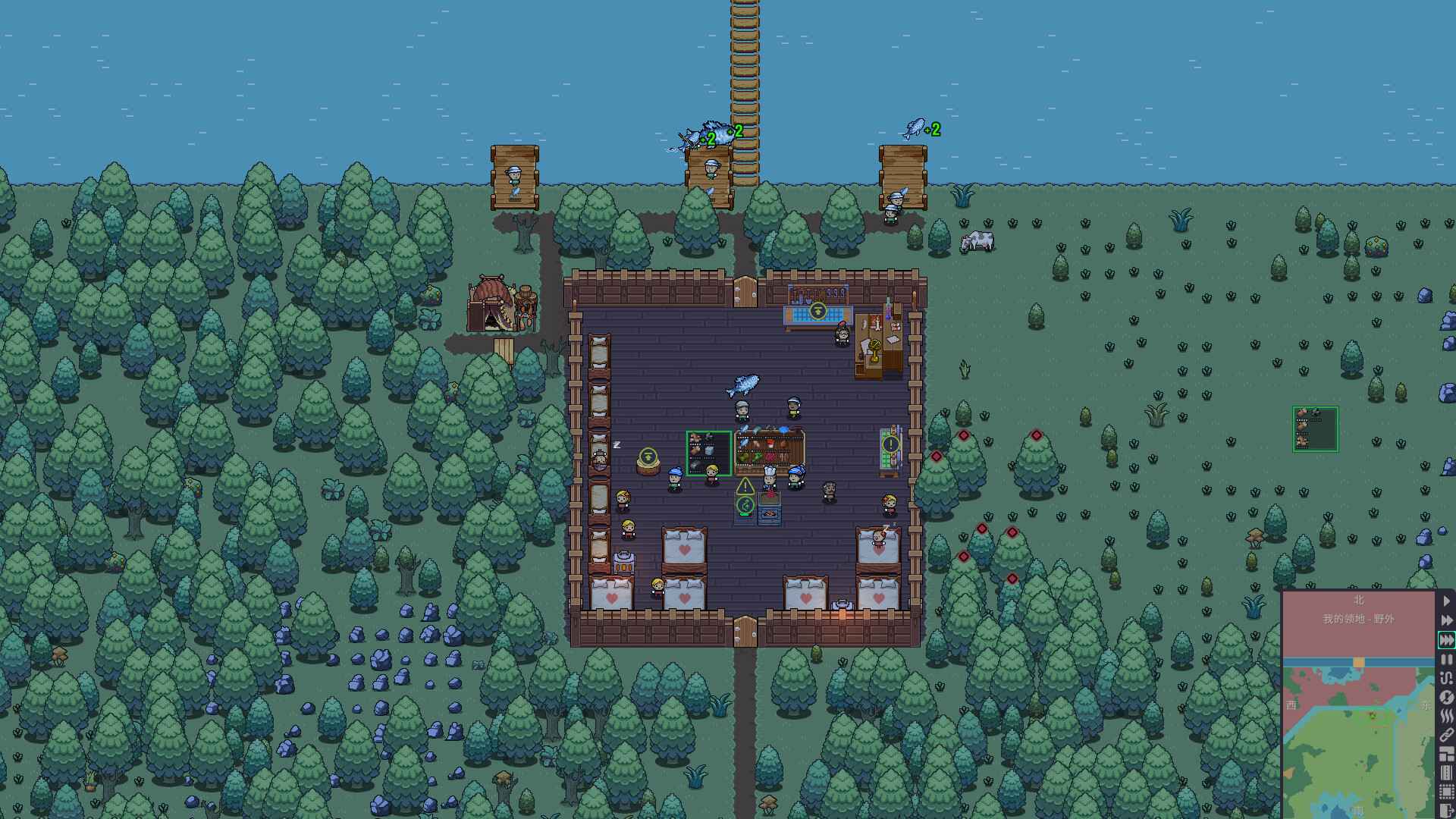Click the circular timer icon below the alert
Screen dimensions: 1456x819
coord(745,505)
